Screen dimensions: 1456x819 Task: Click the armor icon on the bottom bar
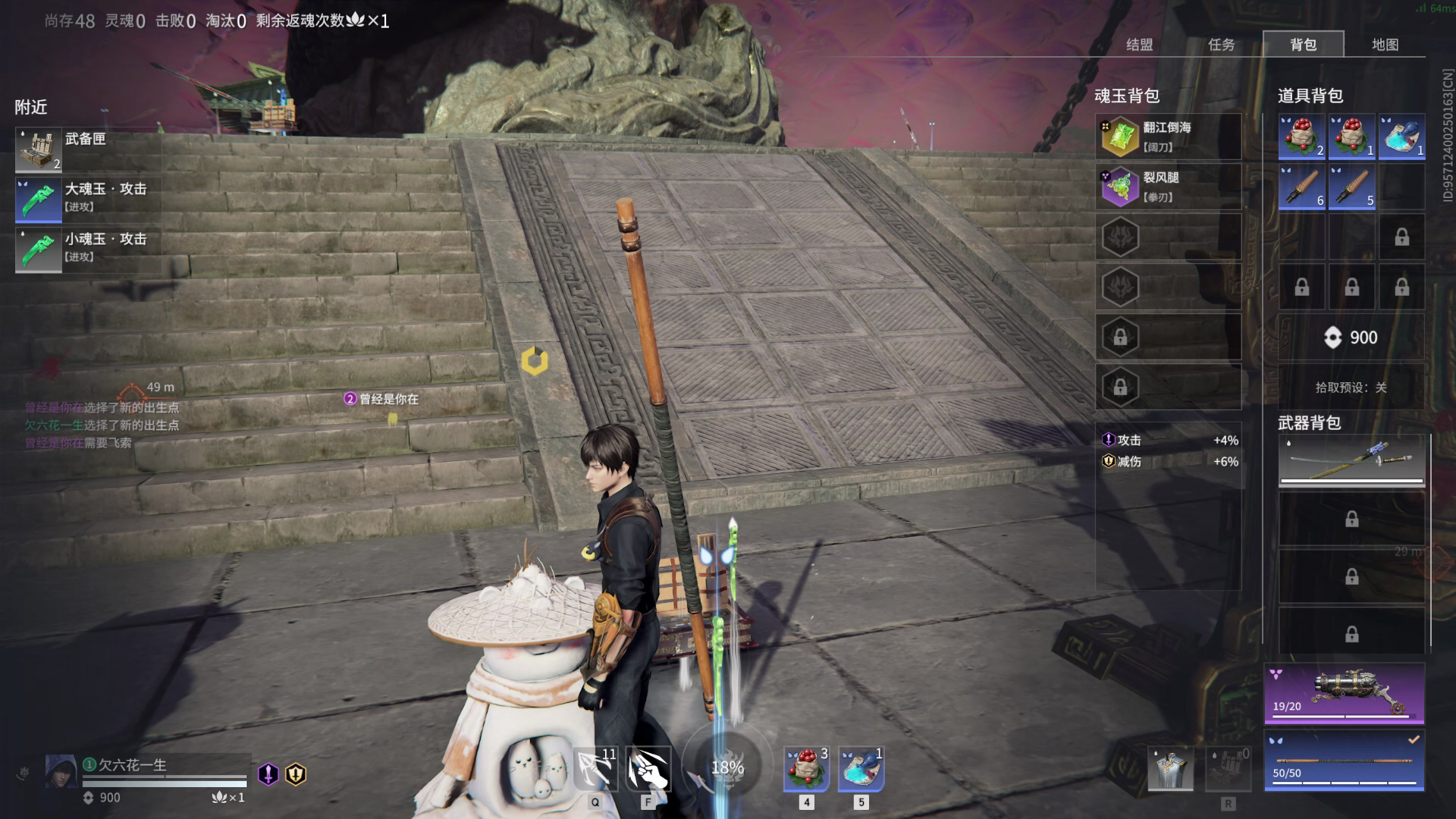tap(1170, 768)
